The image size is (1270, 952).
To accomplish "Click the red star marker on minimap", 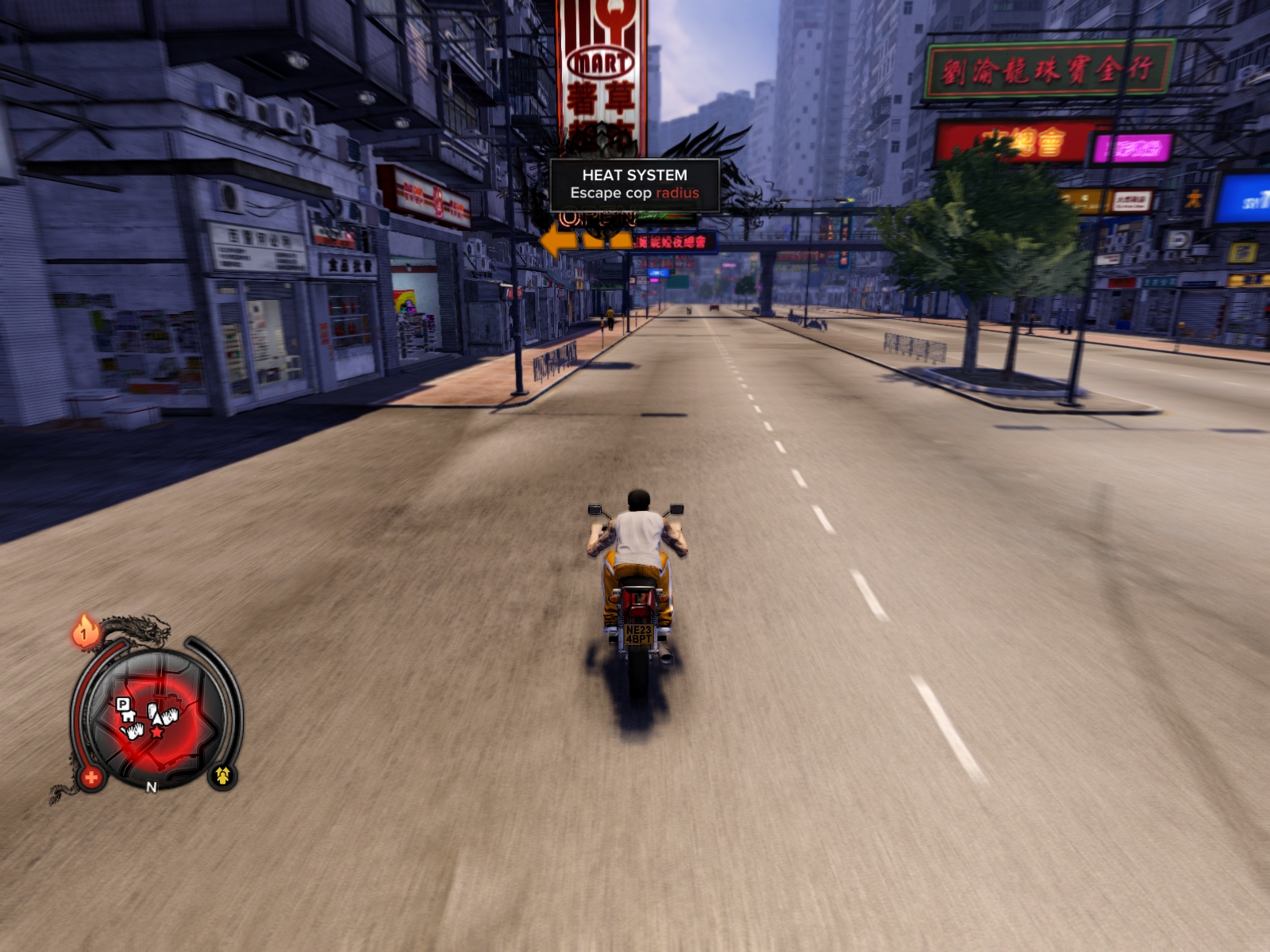I will tap(156, 732).
